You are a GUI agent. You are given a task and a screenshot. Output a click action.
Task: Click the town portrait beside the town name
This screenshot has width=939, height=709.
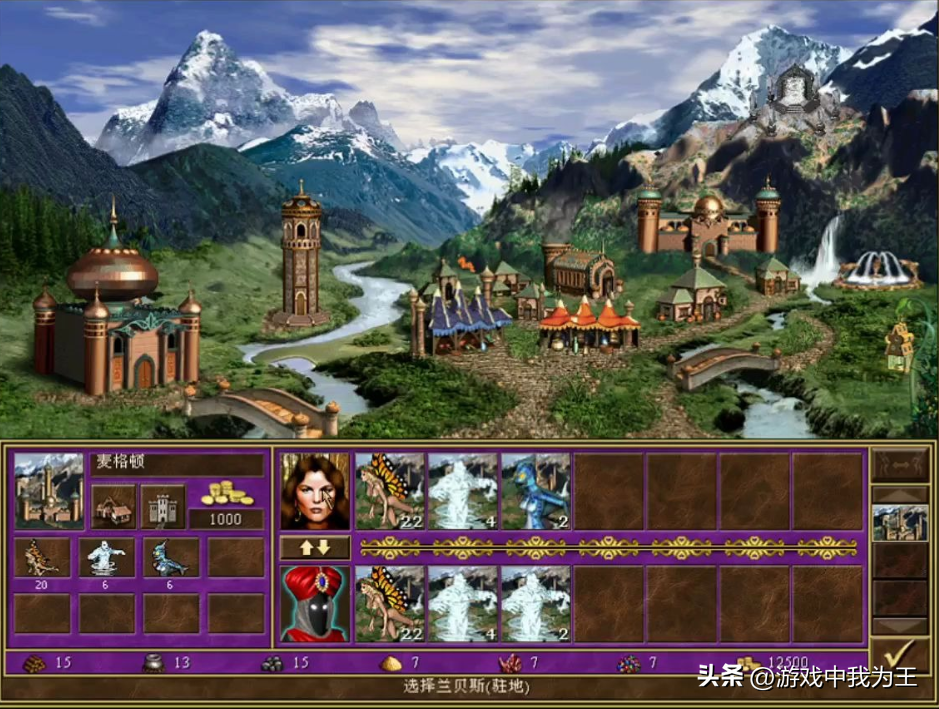click(x=49, y=490)
